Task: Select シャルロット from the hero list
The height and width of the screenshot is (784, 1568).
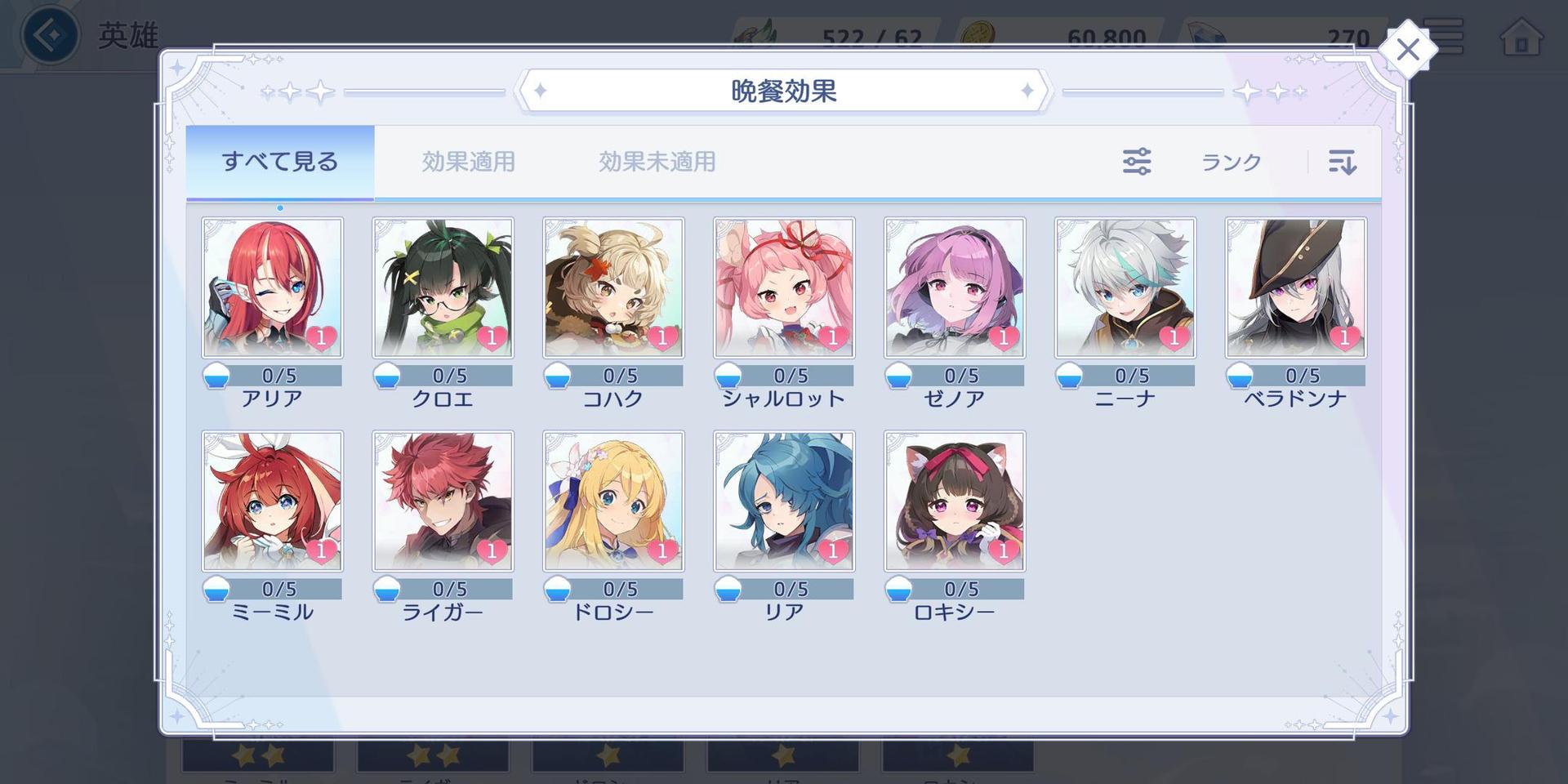Action: [x=784, y=287]
